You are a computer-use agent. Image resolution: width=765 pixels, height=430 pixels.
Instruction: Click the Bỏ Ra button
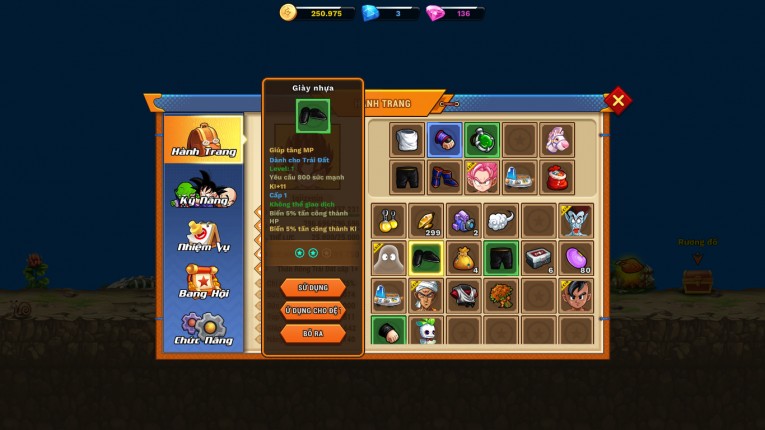tap(313, 333)
